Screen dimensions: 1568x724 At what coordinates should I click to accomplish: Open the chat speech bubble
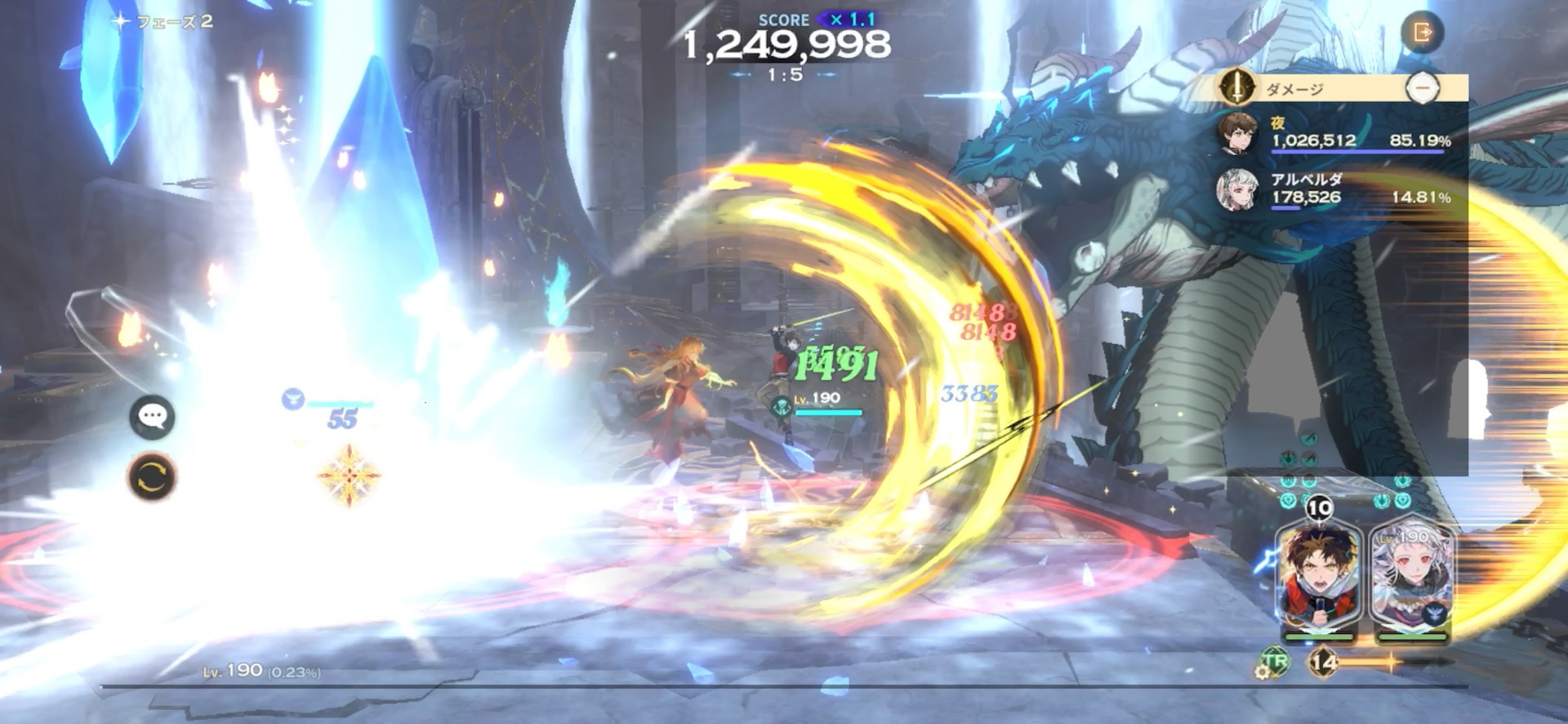(152, 417)
